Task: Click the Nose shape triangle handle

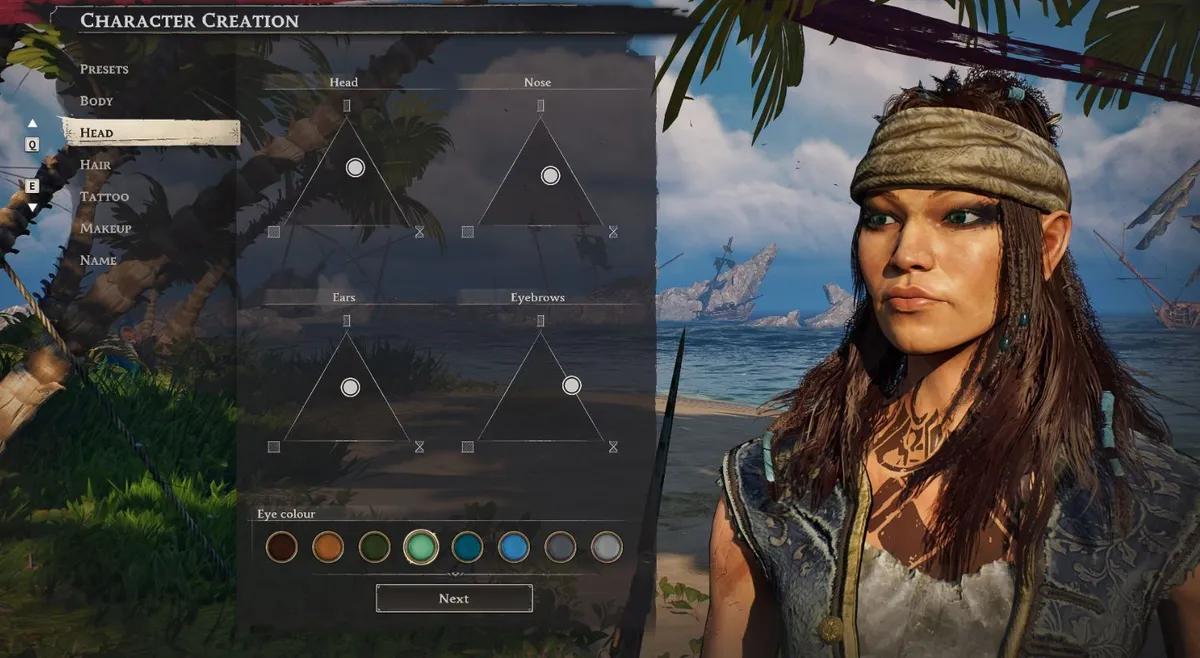Action: tap(550, 176)
